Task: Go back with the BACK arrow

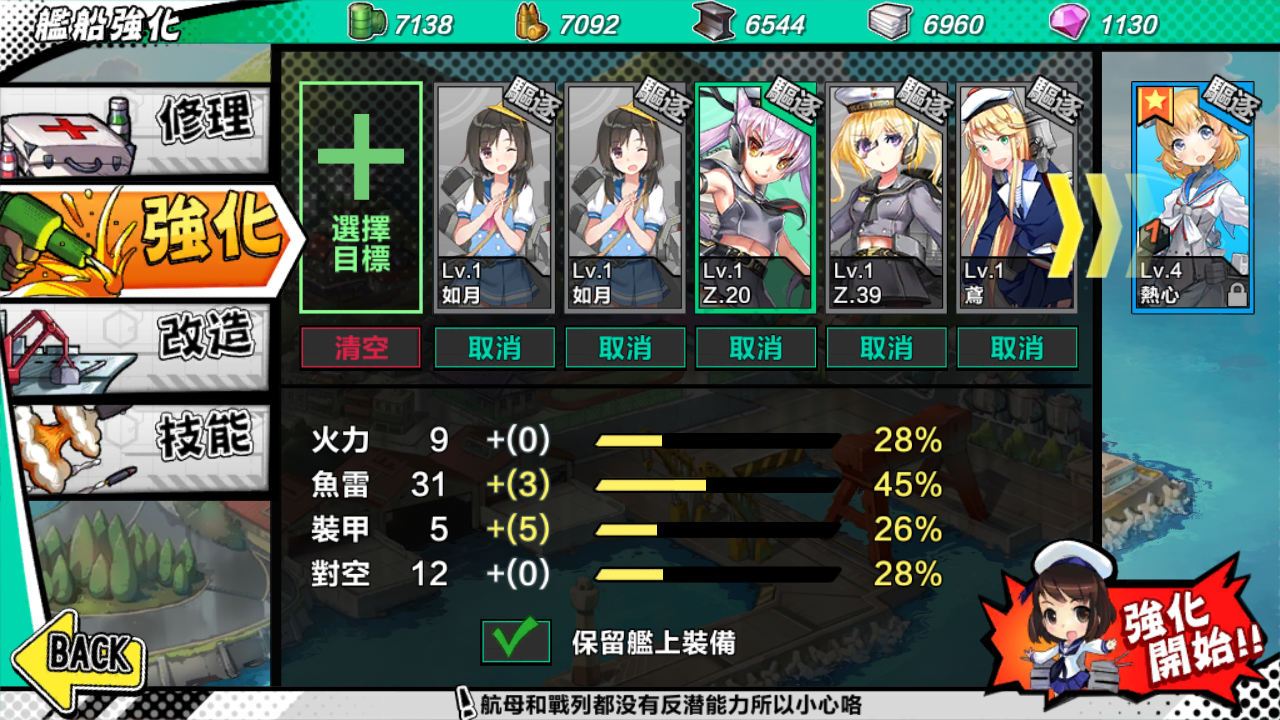Action: pyautogui.click(x=80, y=655)
